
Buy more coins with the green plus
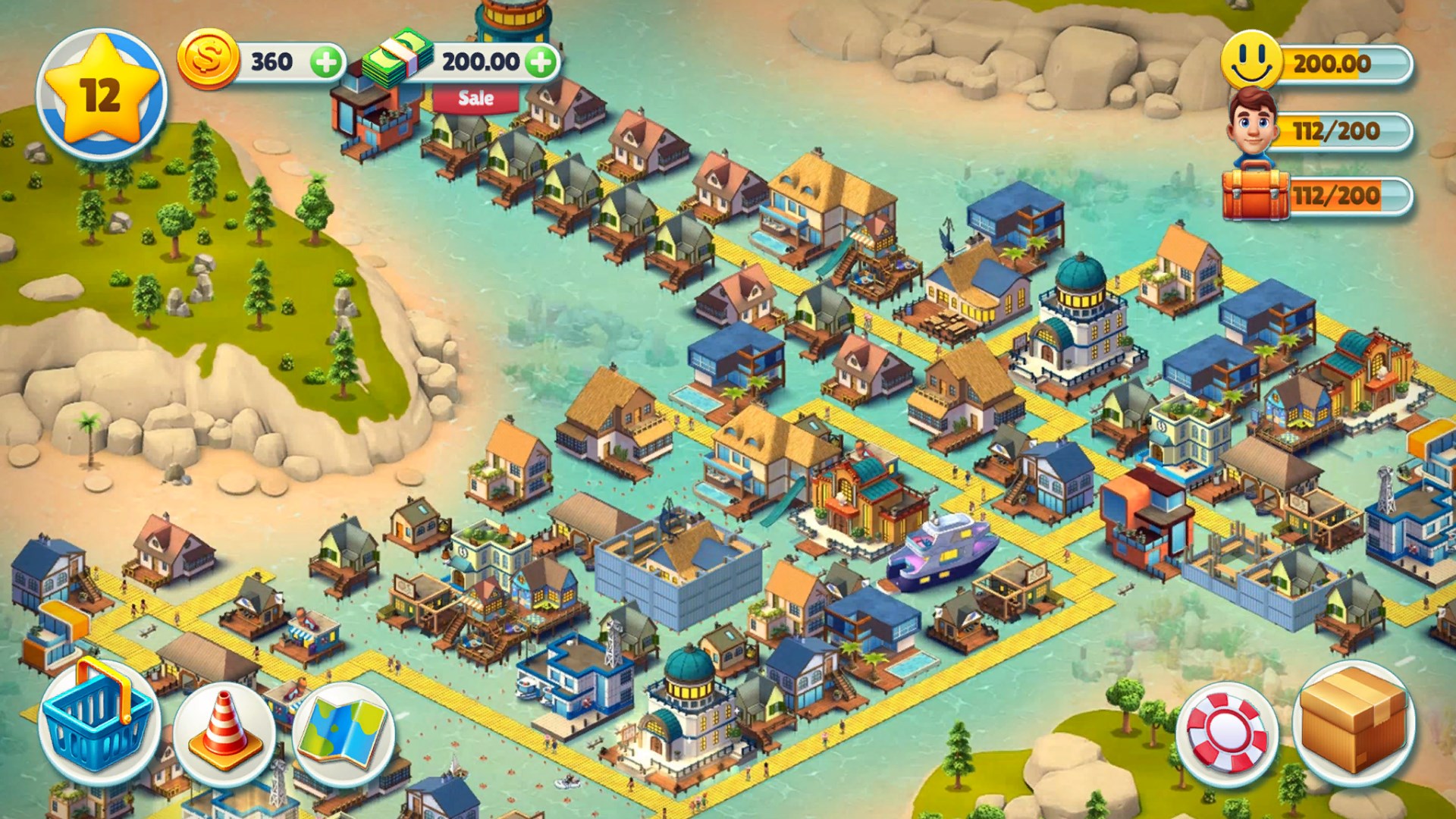tap(326, 61)
